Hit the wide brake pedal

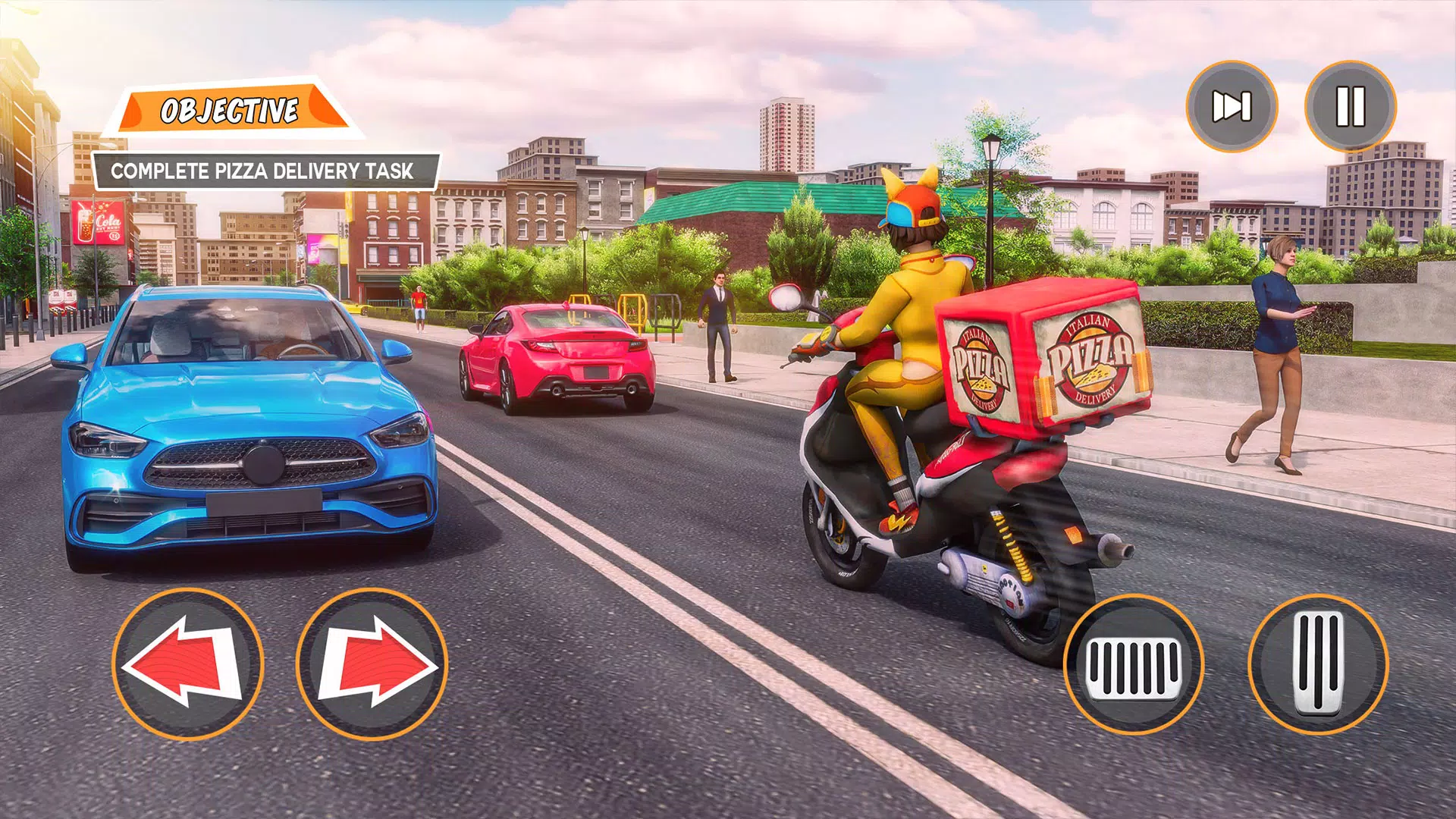[x=1134, y=665]
